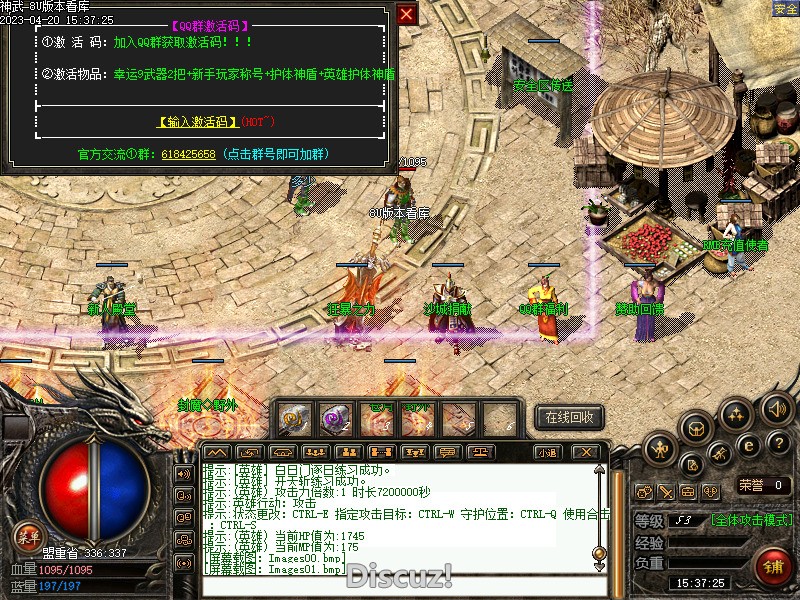Image resolution: width=800 pixels, height=600 pixels.
Task: Close the QQ群激活码 dialog
Action: tap(406, 14)
